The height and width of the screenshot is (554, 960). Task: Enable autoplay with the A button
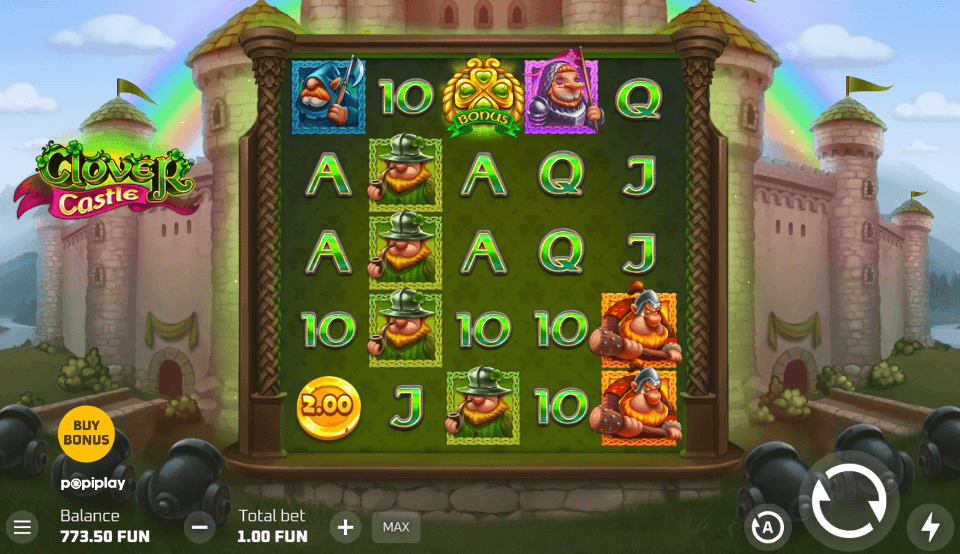pos(768,527)
